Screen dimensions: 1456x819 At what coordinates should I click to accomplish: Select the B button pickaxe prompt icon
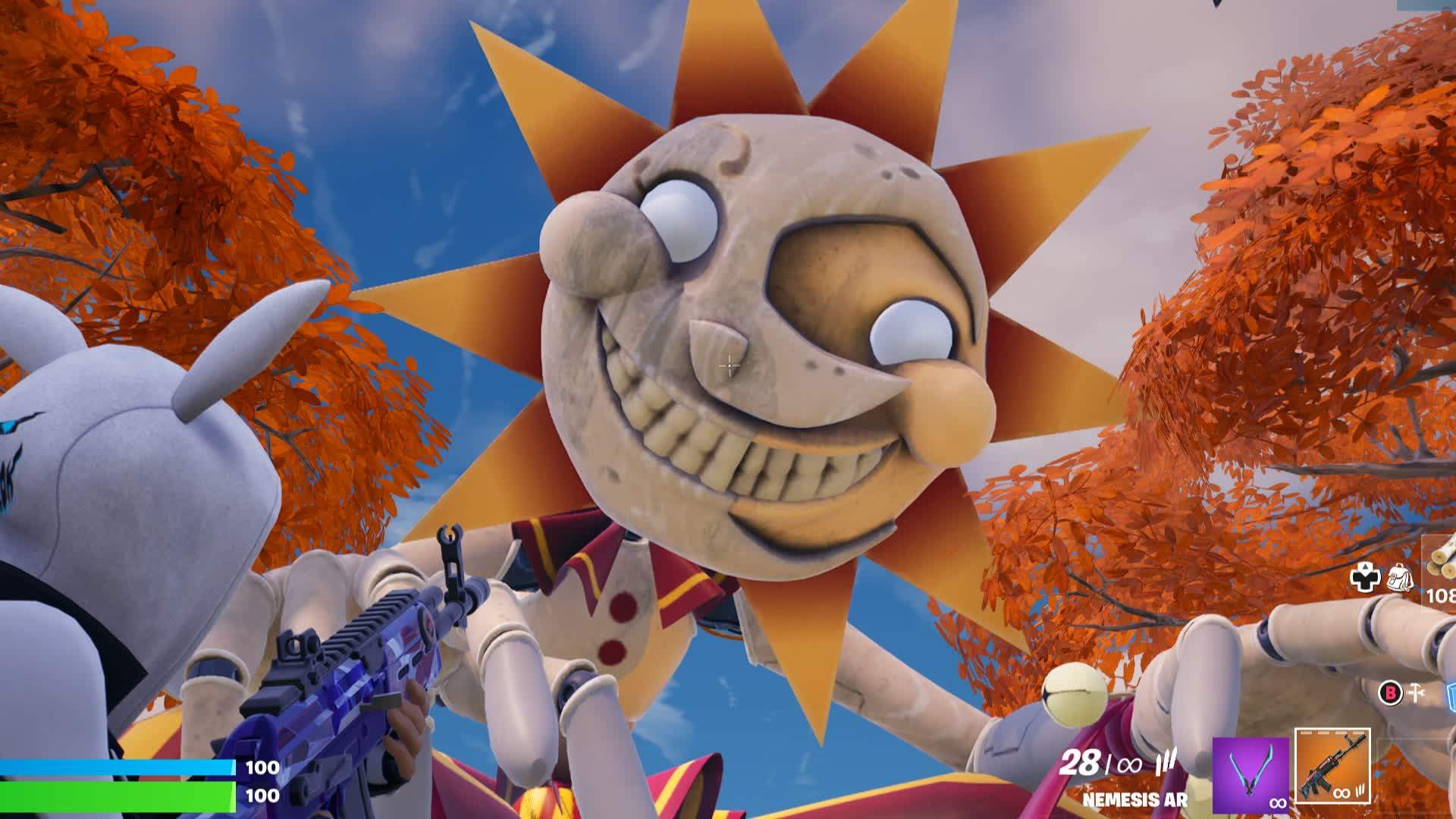pos(1390,693)
